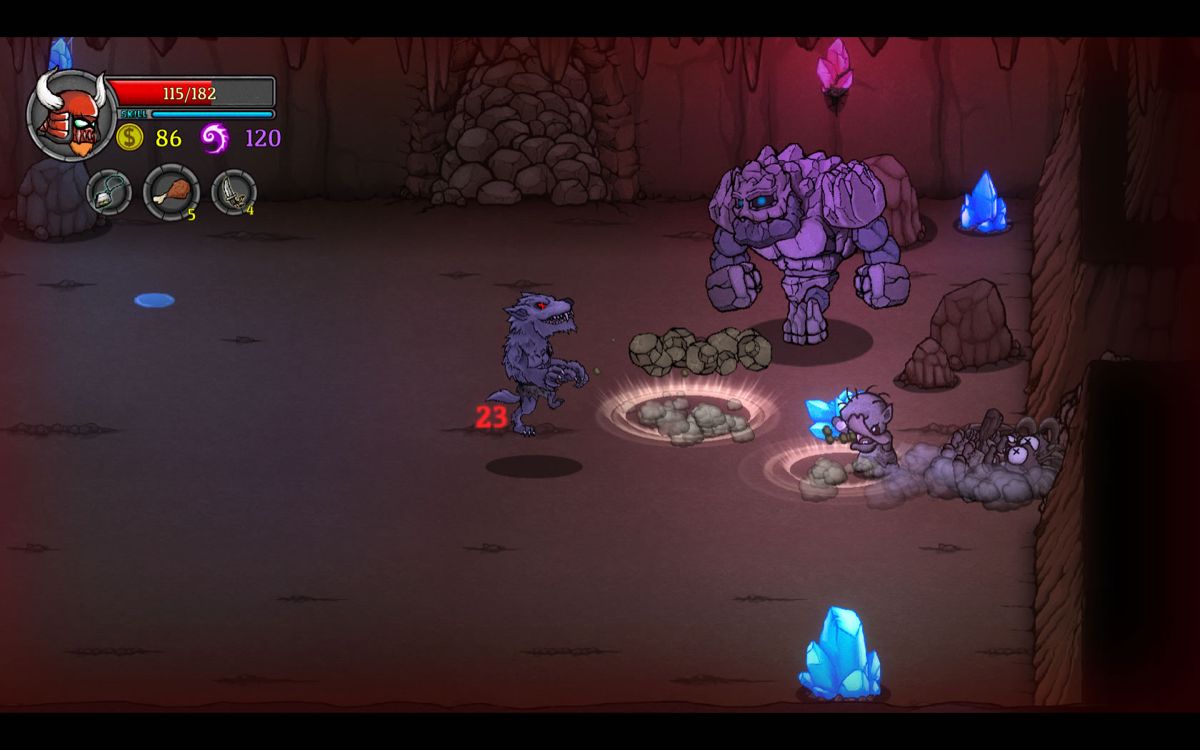Select the throwing dagger item slot
The image size is (1200, 750).
[233, 192]
